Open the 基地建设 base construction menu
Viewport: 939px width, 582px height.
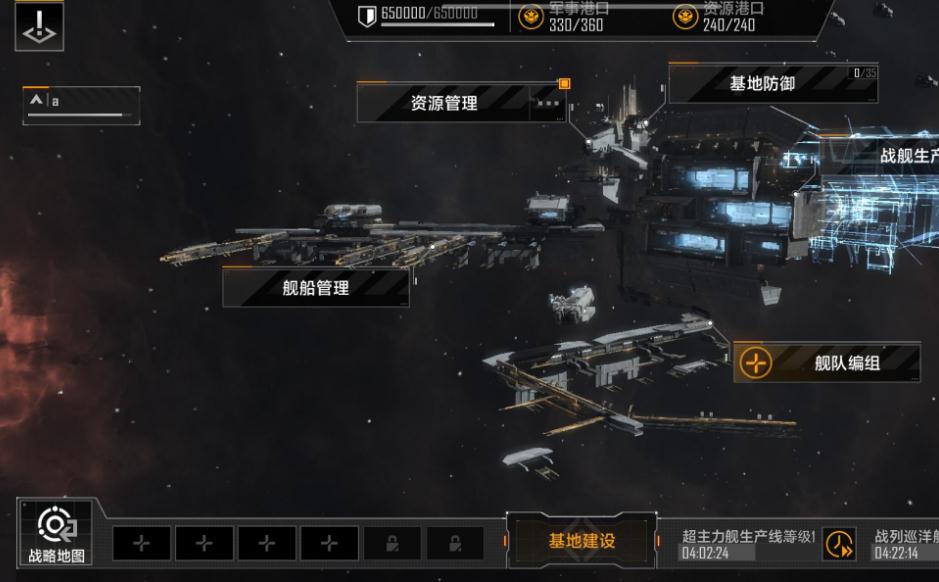(581, 542)
